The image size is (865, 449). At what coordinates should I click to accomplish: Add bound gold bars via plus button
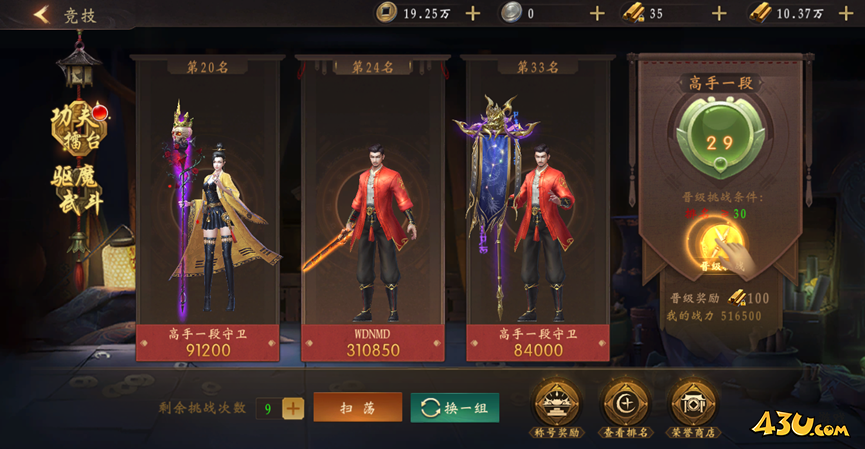tap(719, 13)
